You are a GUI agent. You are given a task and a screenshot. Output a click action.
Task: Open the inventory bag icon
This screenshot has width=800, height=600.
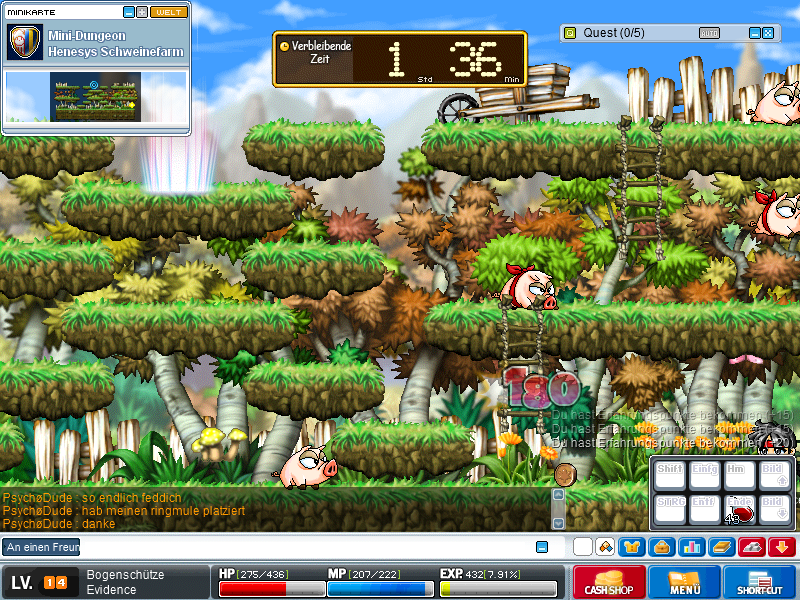(661, 547)
